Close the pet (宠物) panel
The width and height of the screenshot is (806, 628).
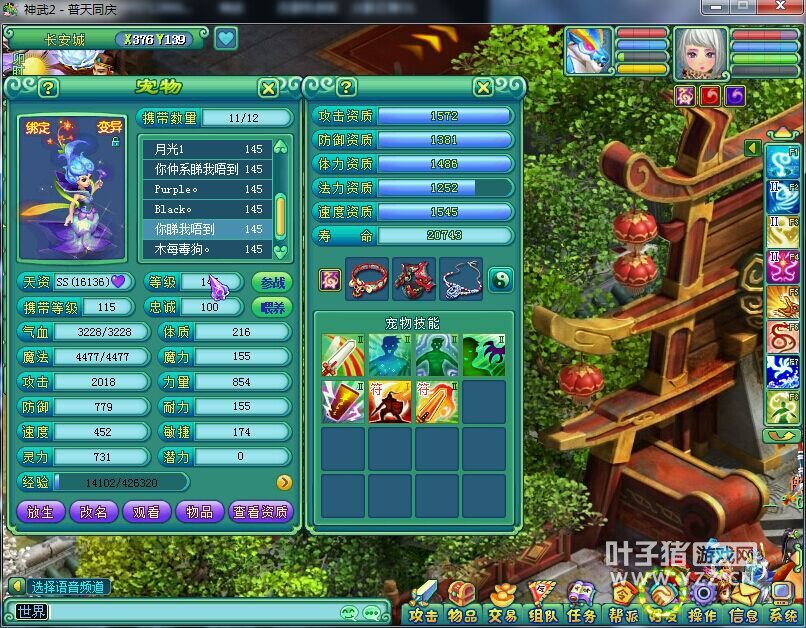(x=268, y=88)
